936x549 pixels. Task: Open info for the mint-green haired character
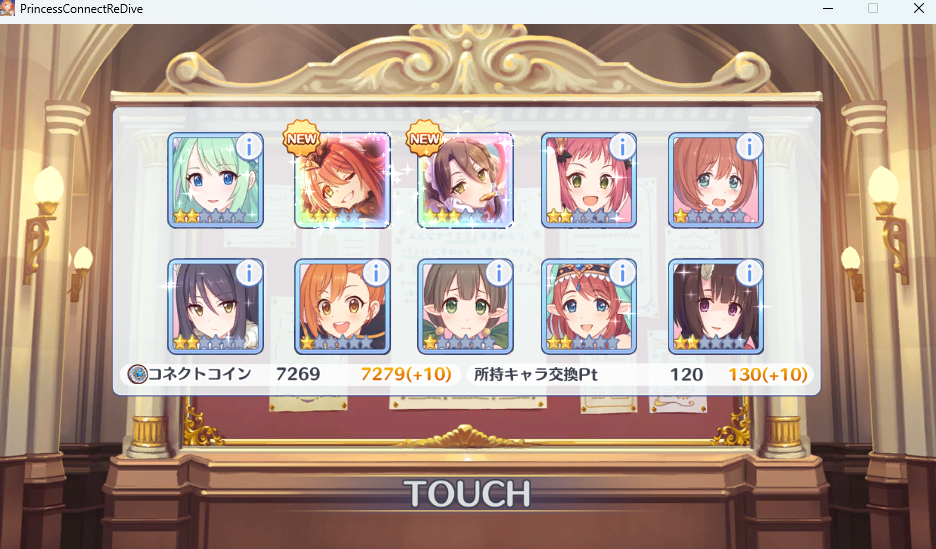pos(248,147)
